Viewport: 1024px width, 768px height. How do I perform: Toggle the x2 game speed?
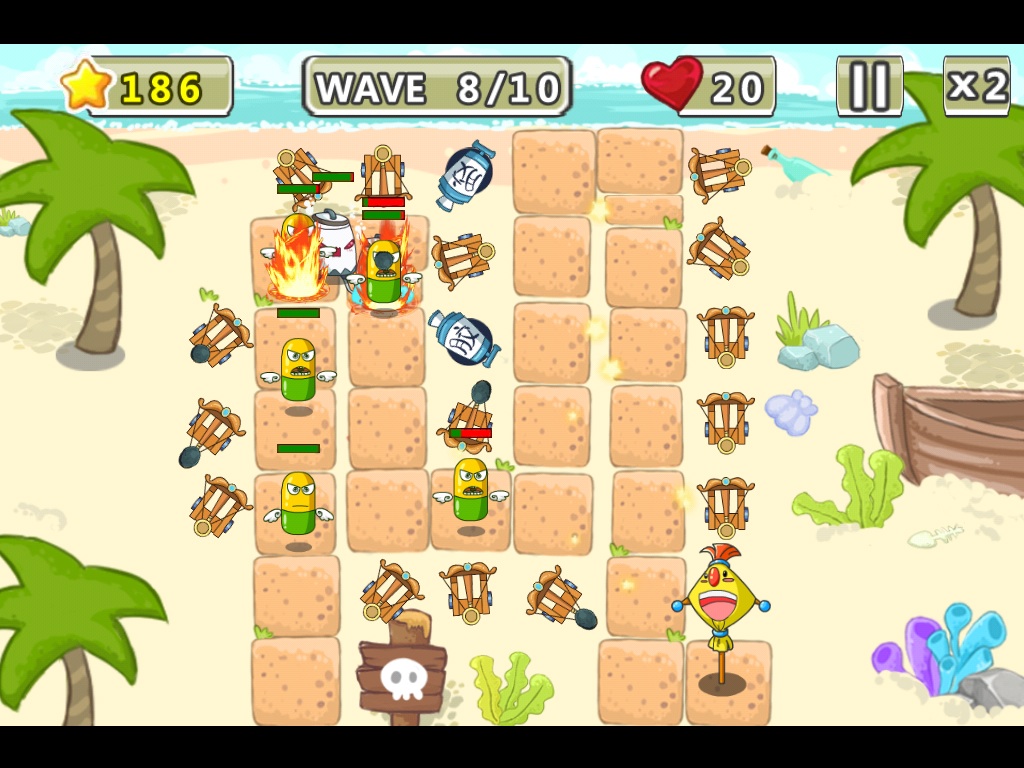[x=976, y=86]
